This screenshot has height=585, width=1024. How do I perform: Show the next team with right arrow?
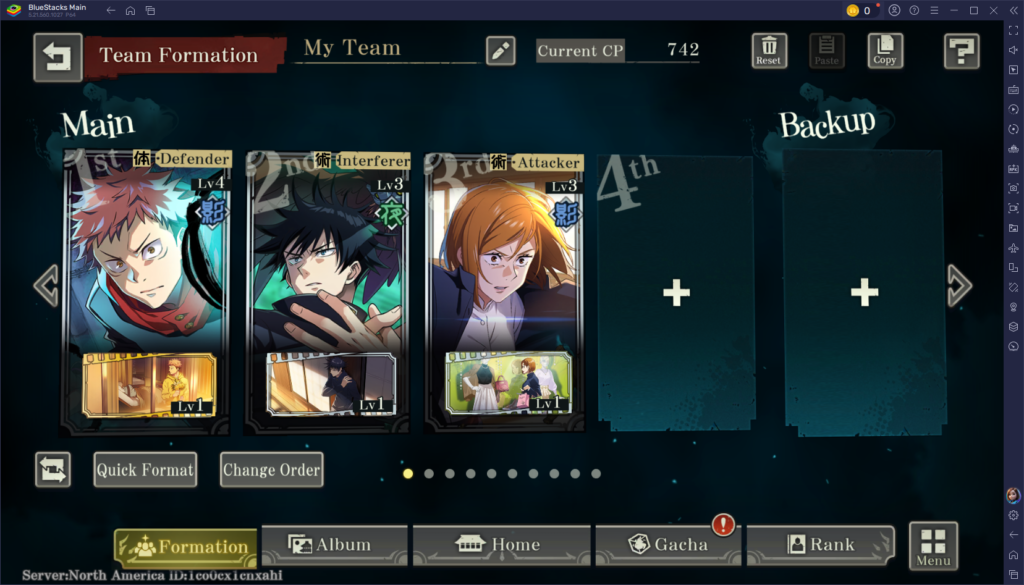click(x=958, y=286)
